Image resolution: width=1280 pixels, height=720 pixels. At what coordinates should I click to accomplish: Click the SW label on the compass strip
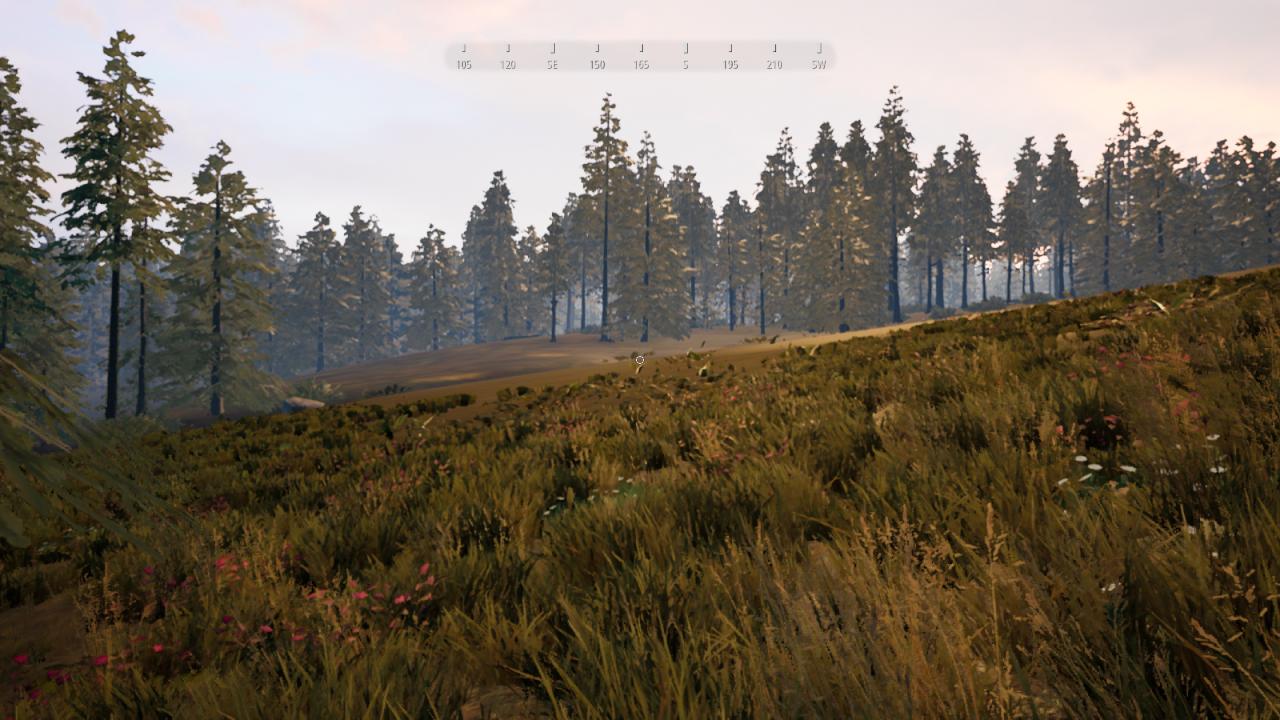pos(818,66)
